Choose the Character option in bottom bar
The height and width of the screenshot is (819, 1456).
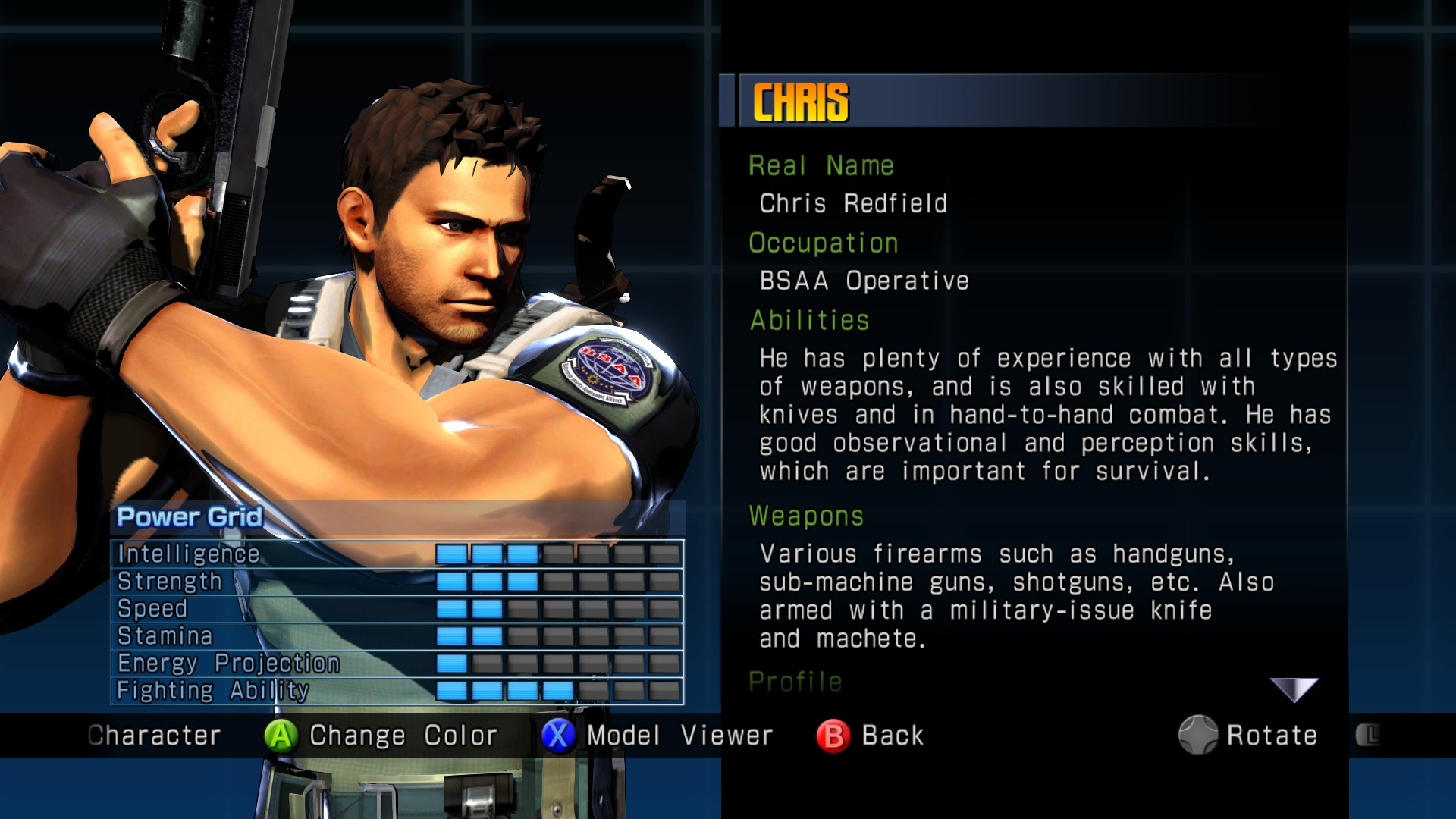click(x=154, y=736)
